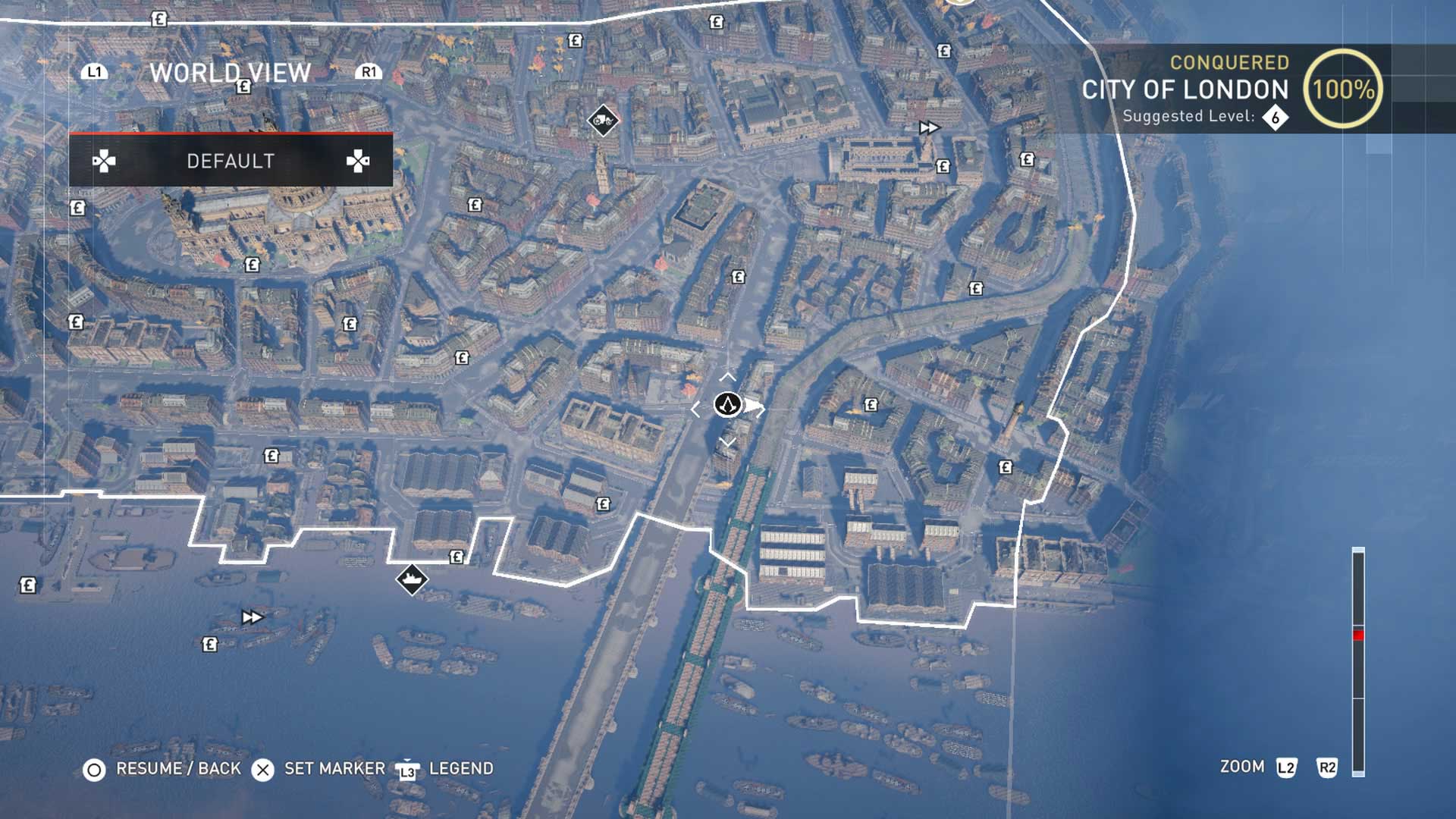The image size is (1456, 819).
Task: Switch view using the L1 tab button
Action: 96,73
